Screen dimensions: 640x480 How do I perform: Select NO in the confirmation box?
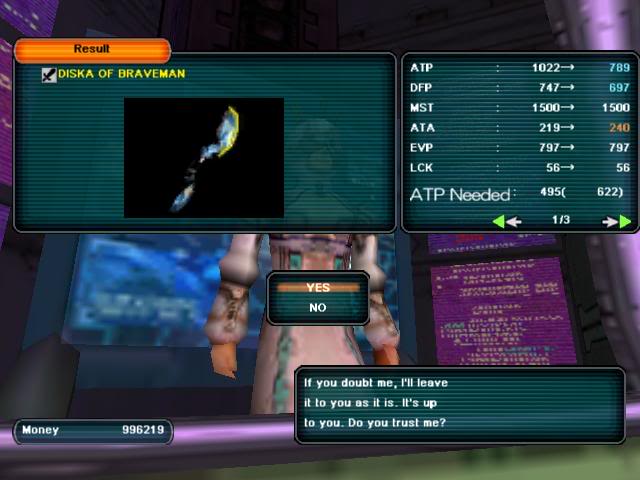318,308
